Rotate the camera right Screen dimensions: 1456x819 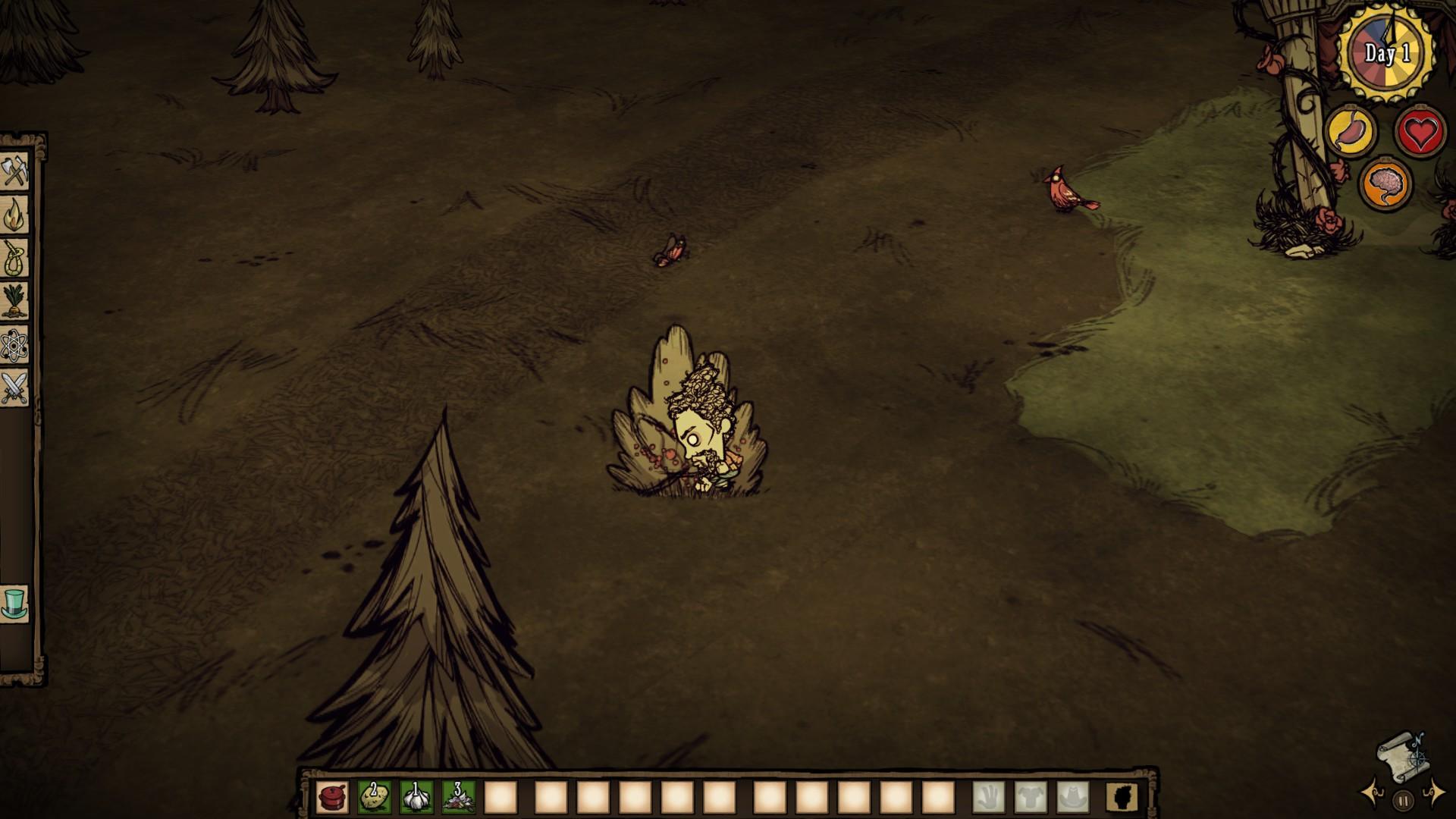point(1435,792)
